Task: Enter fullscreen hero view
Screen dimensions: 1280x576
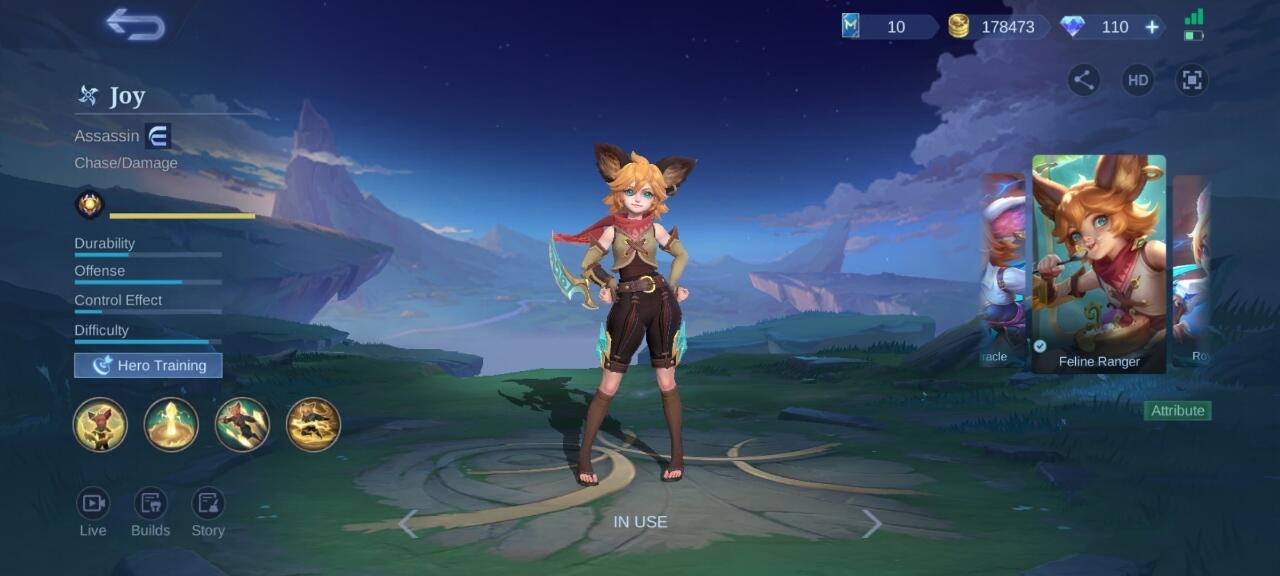Action: click(1191, 80)
